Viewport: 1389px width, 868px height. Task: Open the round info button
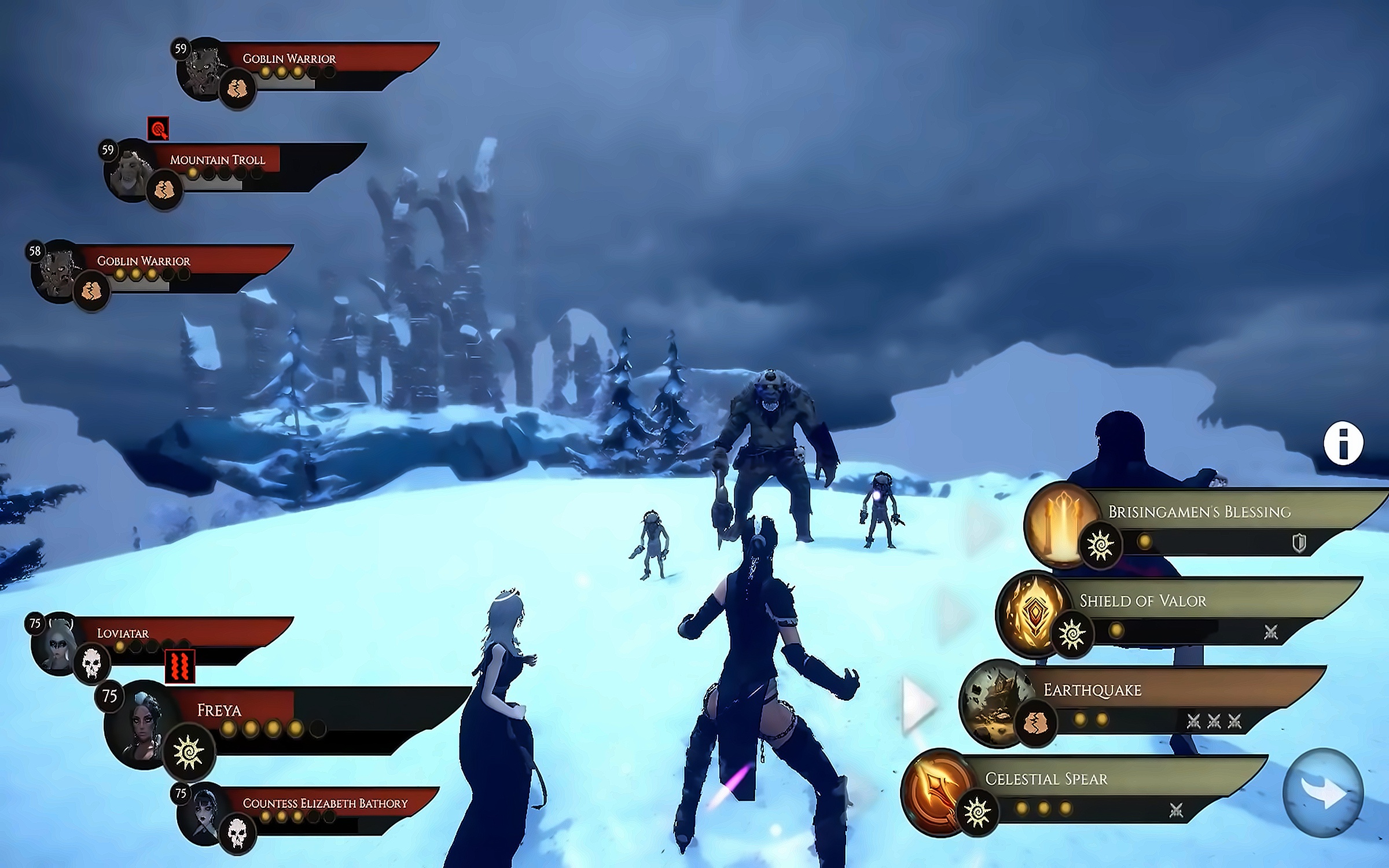[1343, 444]
